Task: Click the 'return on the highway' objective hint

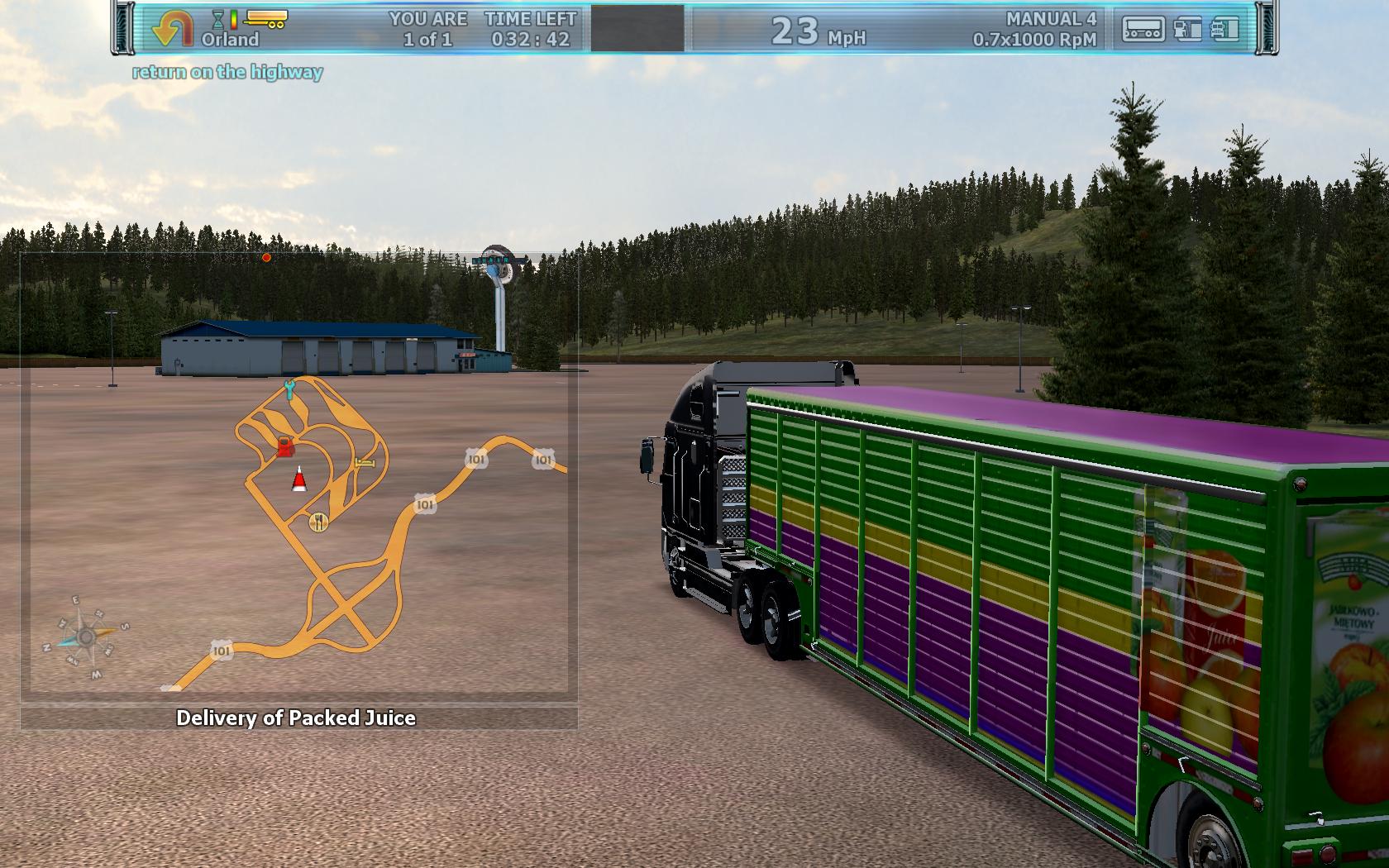Action: click(227, 72)
